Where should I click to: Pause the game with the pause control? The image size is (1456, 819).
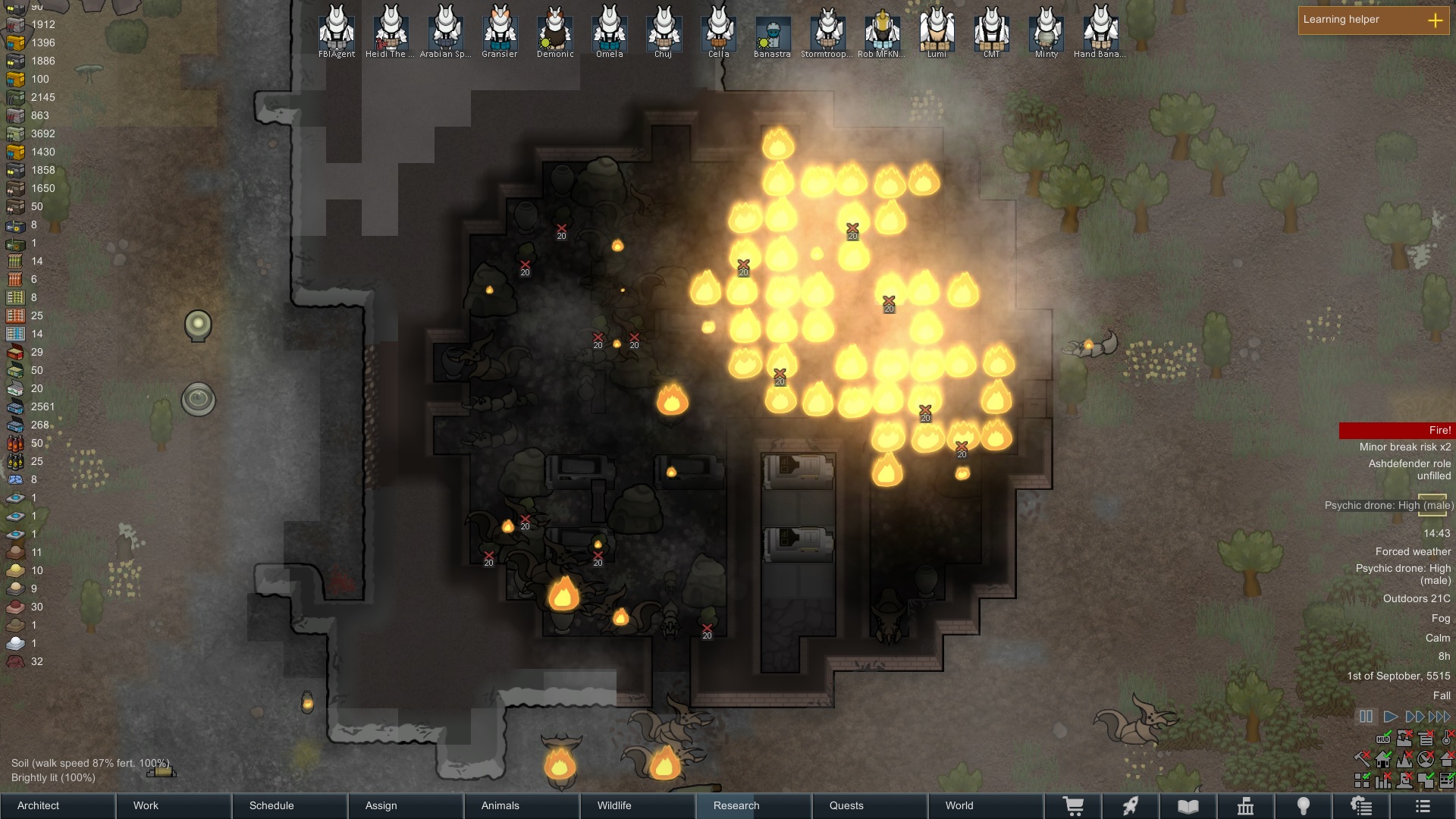pyautogui.click(x=1365, y=715)
